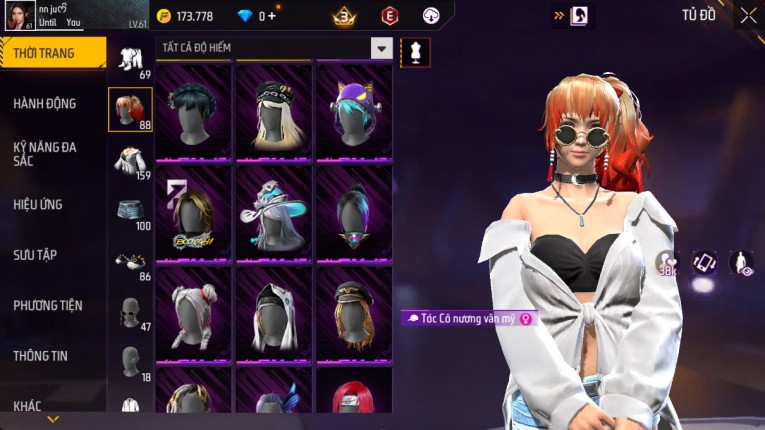
Task: Choose the hair category with 88 items
Action: click(130, 109)
